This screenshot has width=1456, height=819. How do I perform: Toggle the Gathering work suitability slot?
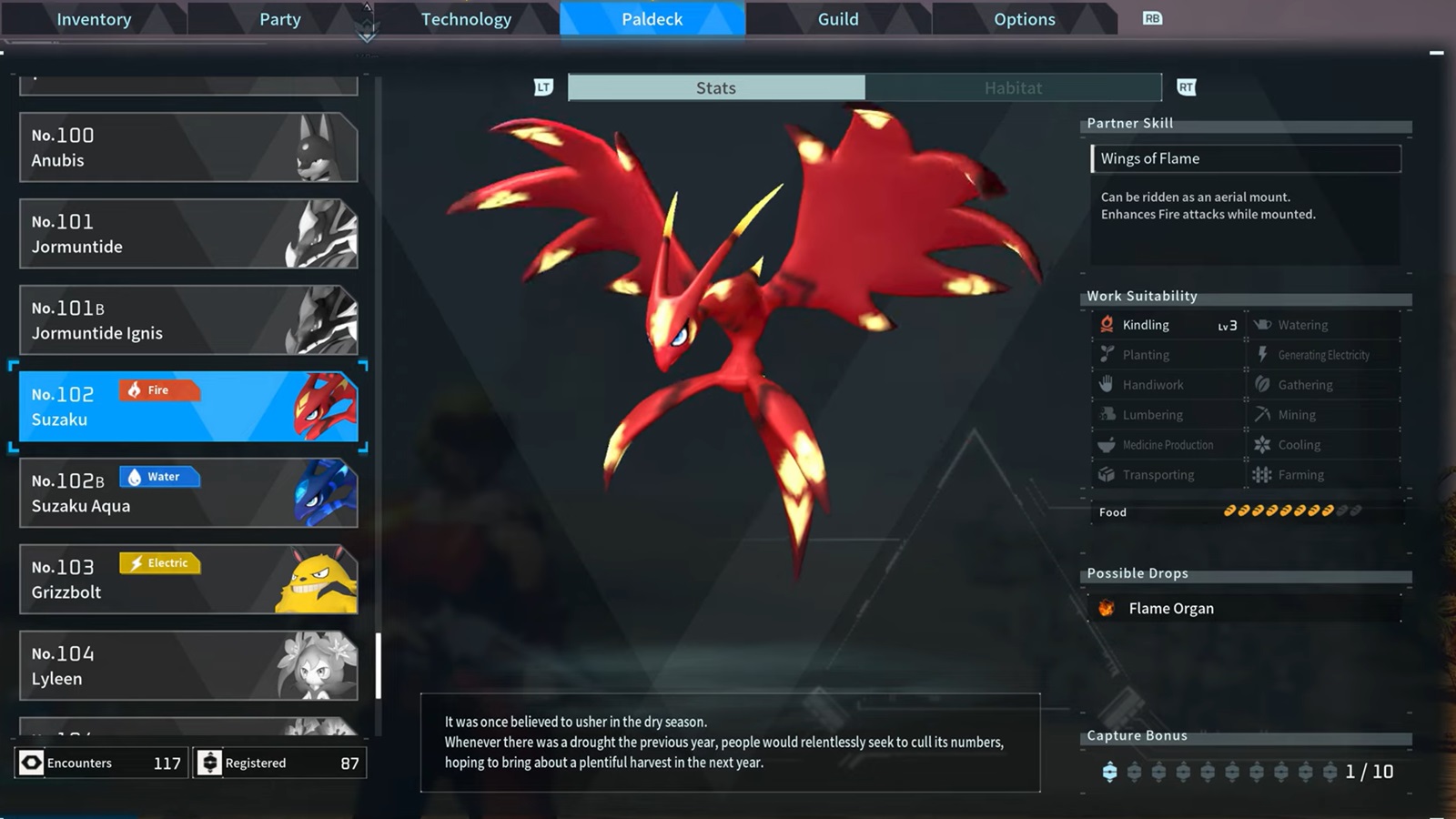pos(1264,384)
